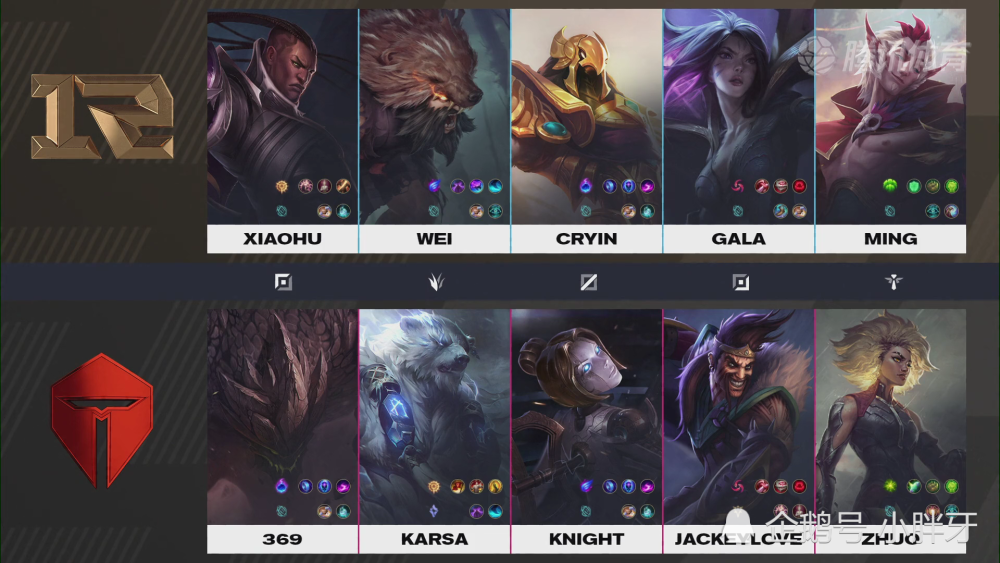
Task: Click the MING player name label
Action: point(890,239)
